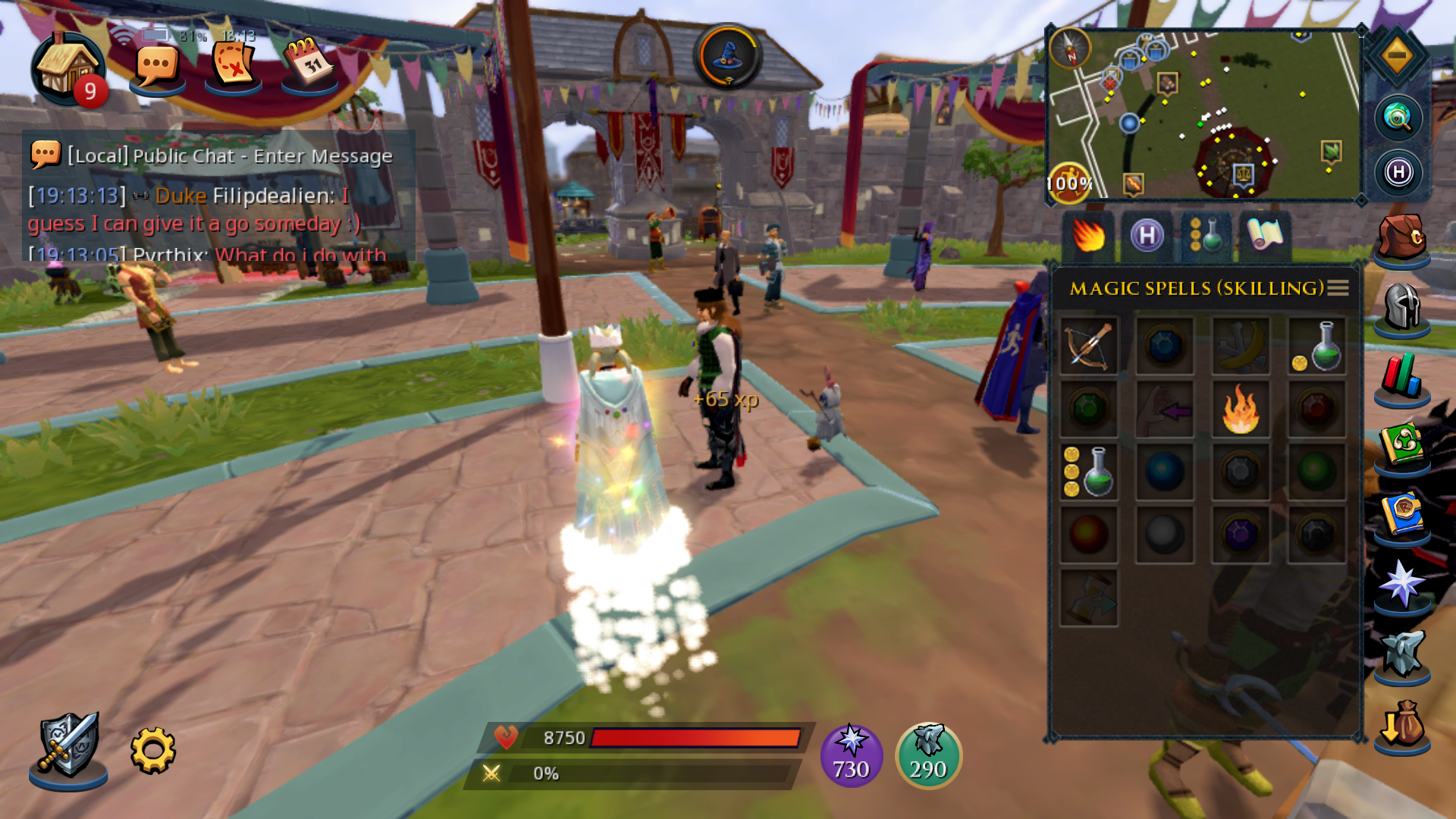Open the chat speech bubble button
Screen dimensions: 1456x819
157,68
